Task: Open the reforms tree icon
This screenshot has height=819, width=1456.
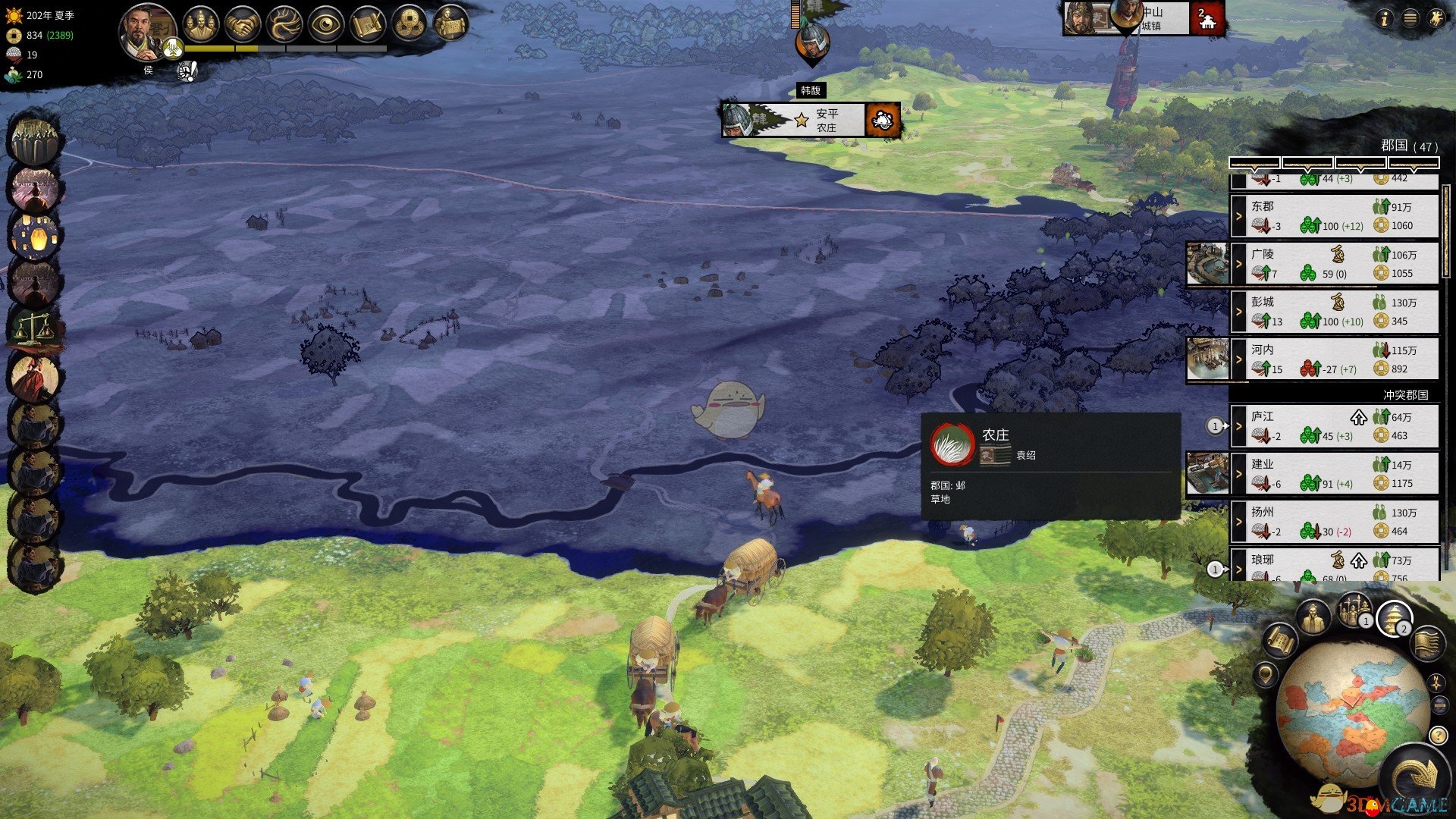Action: pyautogui.click(x=284, y=24)
